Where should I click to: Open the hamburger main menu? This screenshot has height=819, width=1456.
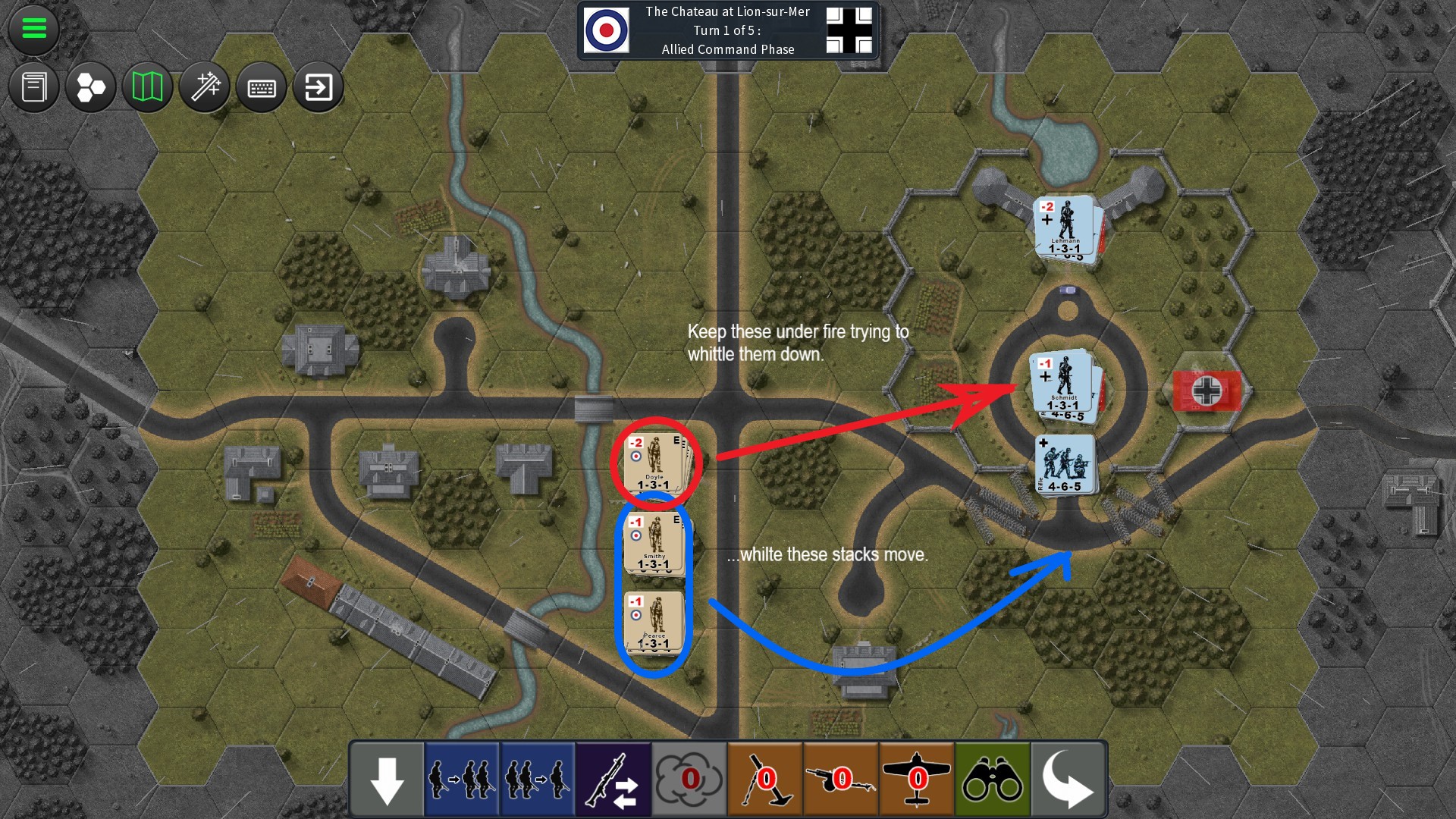[x=33, y=30]
